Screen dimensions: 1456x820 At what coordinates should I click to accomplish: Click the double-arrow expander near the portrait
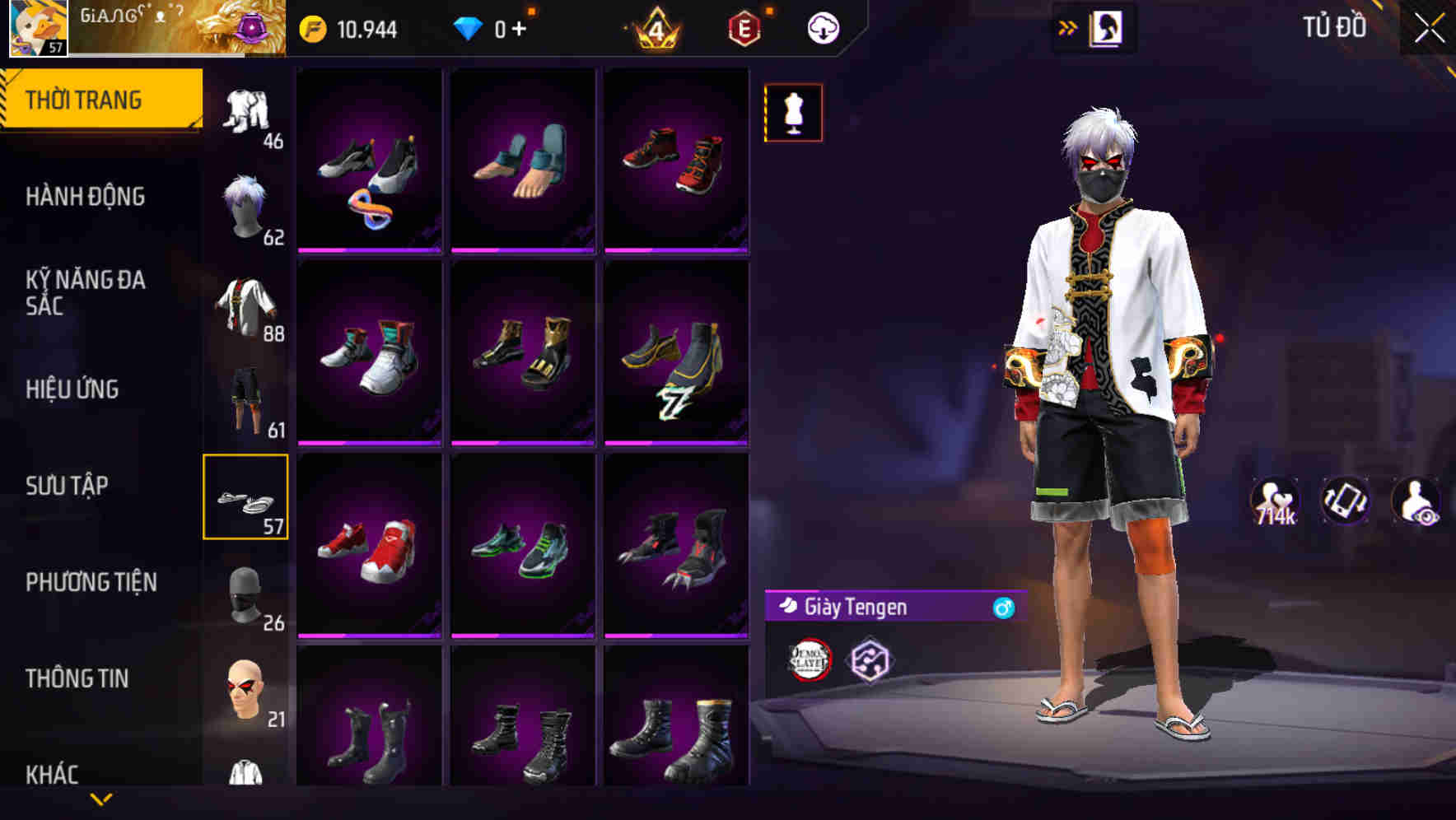[x=1068, y=27]
